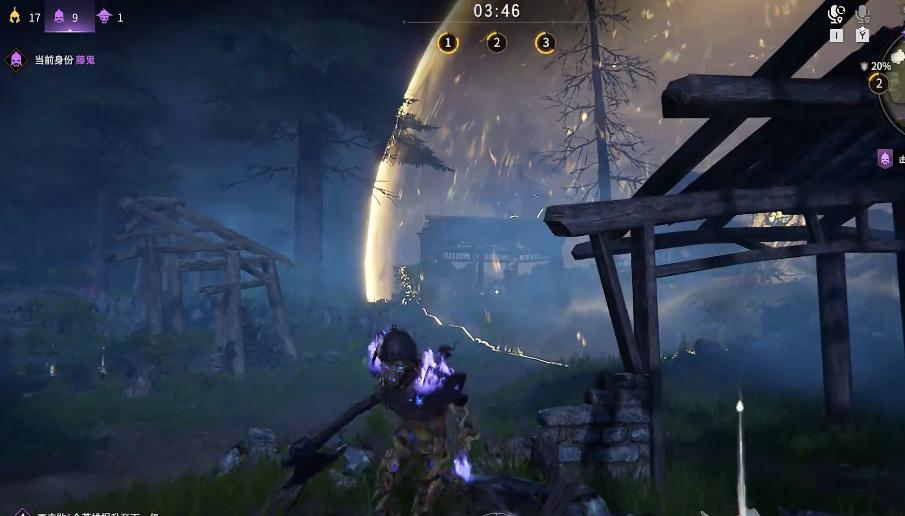Select the purple straw-hat faction counter
This screenshot has width=905, height=516.
tap(109, 17)
